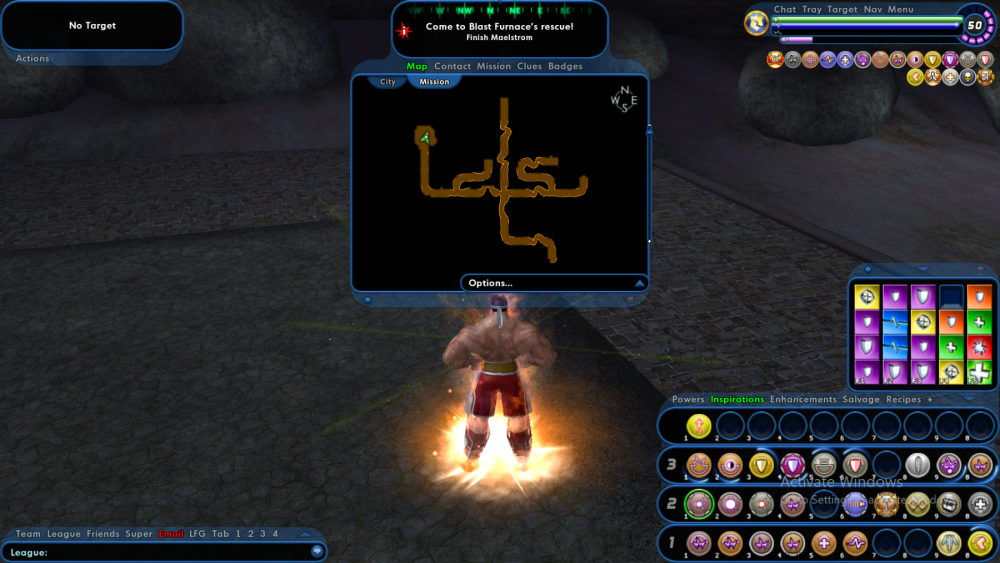Click the red Email chat tab

(x=171, y=534)
